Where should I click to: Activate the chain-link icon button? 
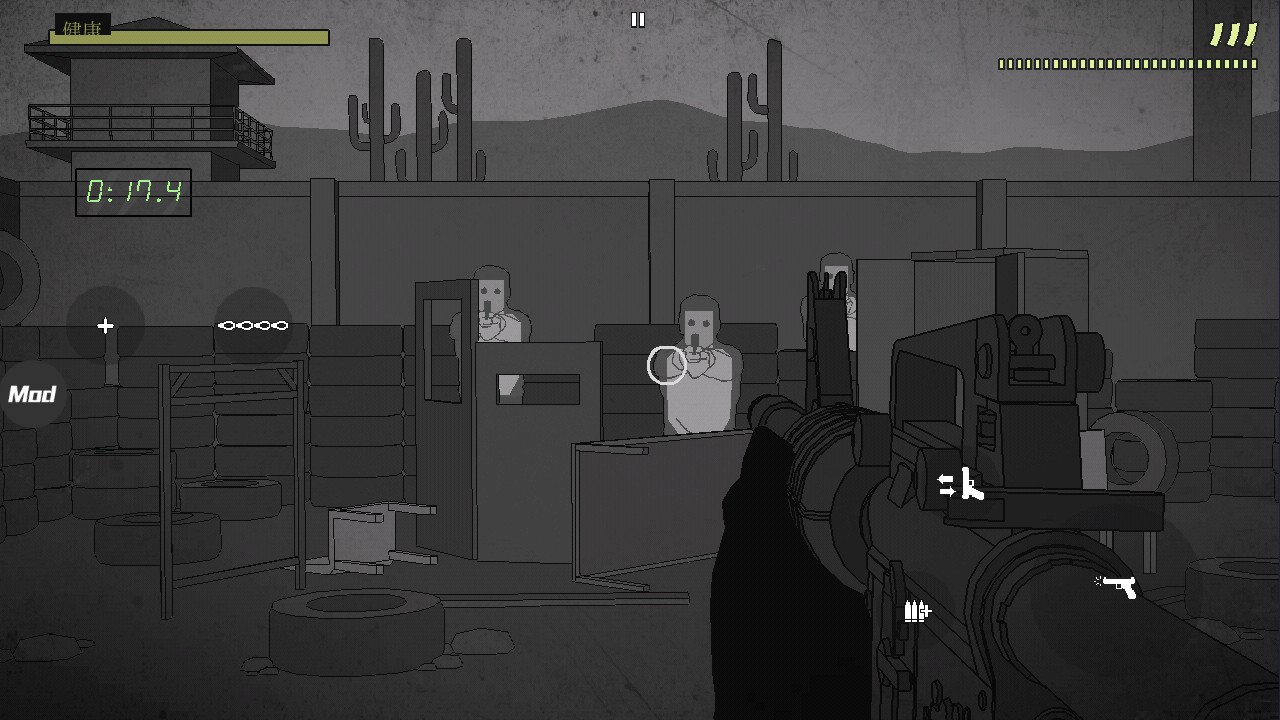(253, 325)
